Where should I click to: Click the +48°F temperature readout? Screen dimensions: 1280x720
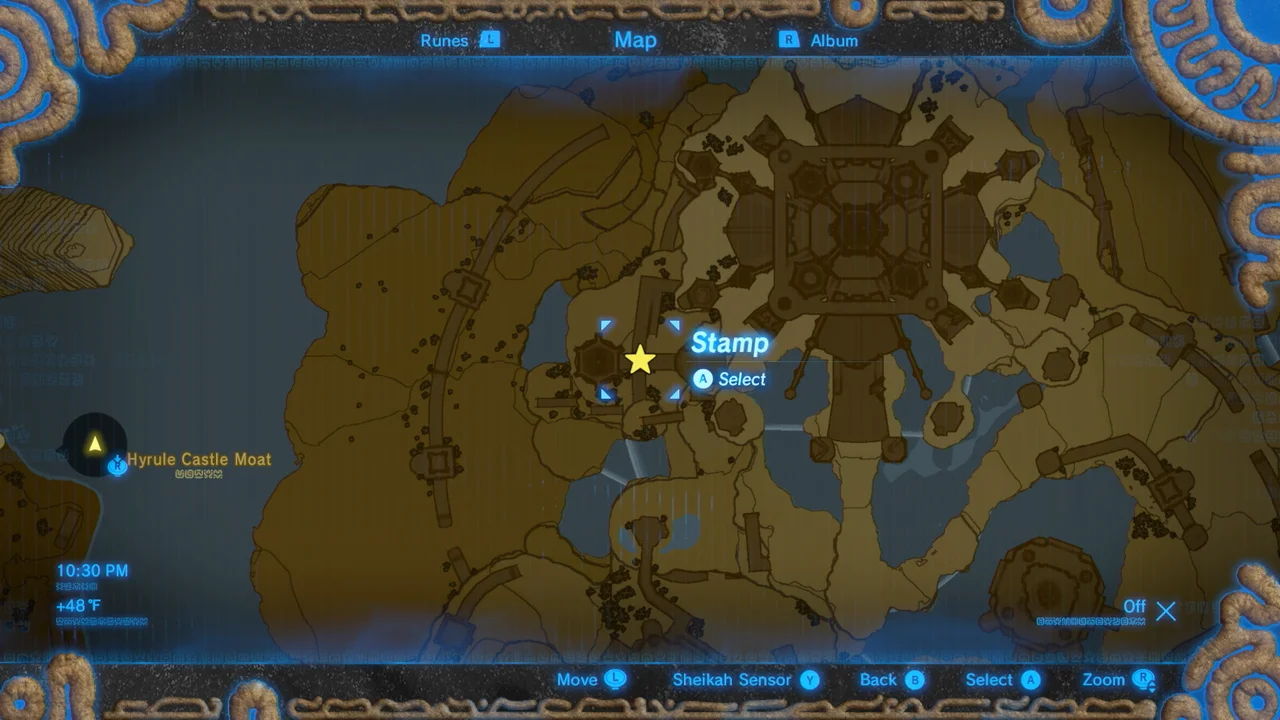click(77, 605)
